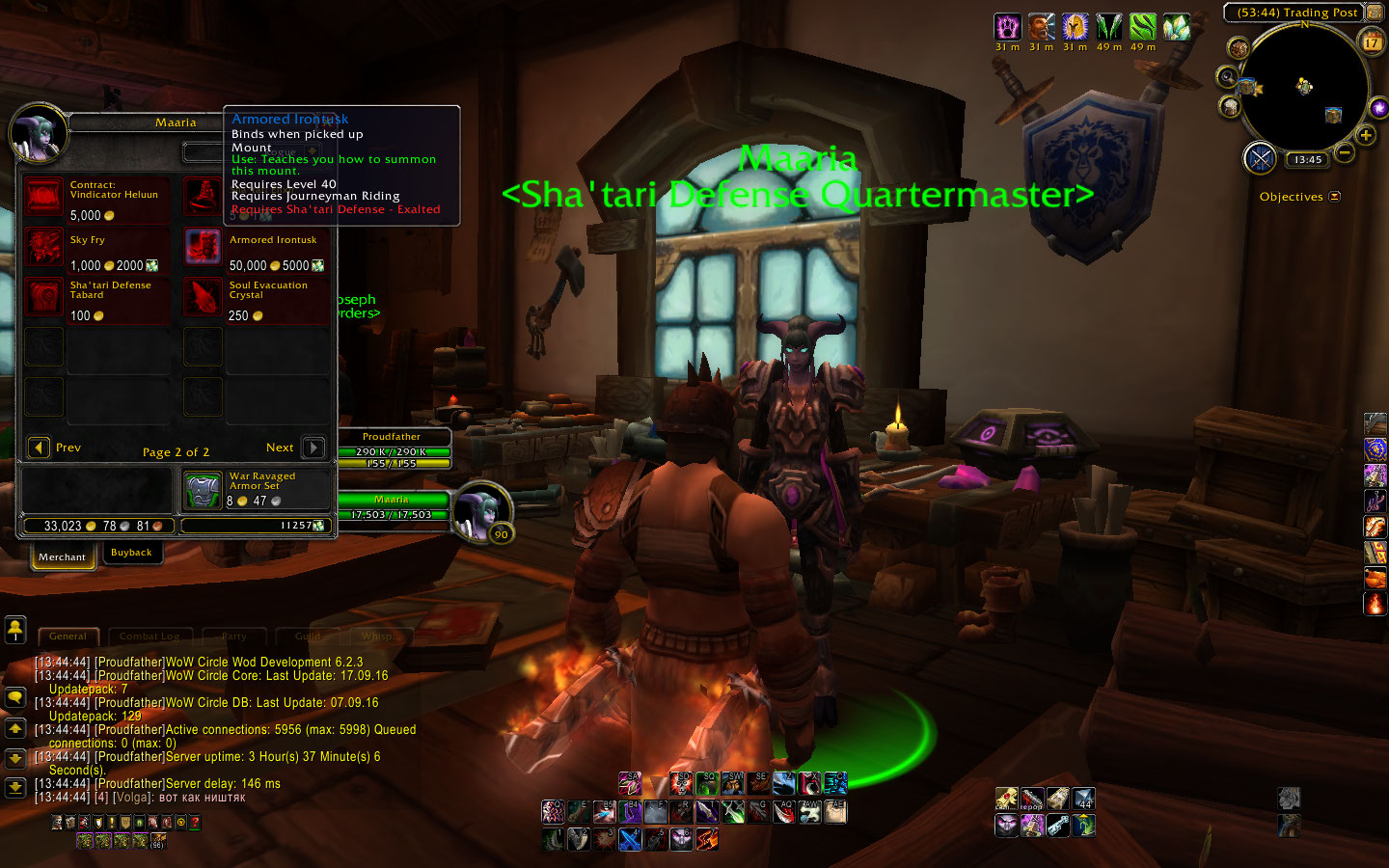The width and height of the screenshot is (1389, 868).
Task: Collapse the Objectives tracker
Action: [x=1335, y=197]
